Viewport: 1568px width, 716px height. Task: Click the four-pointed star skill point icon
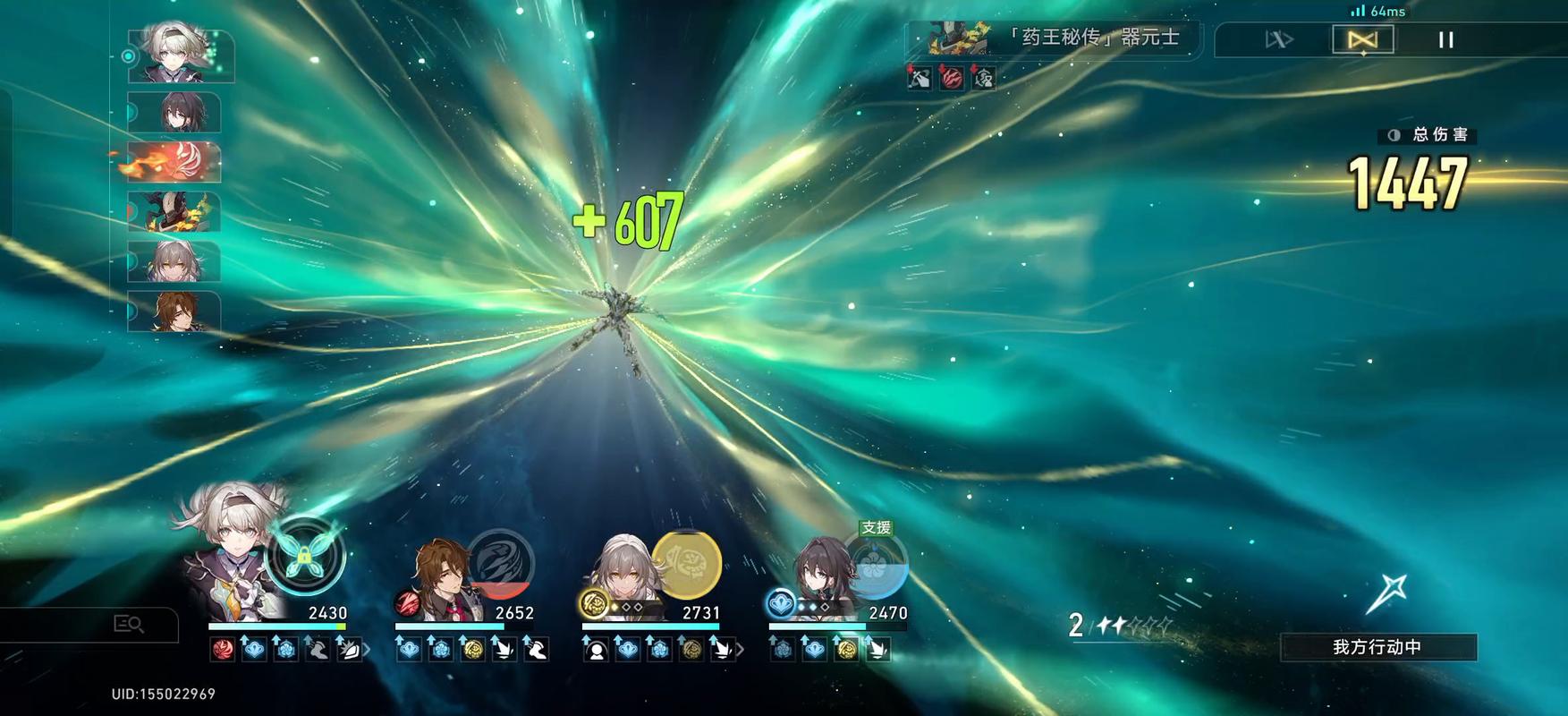point(1387,592)
